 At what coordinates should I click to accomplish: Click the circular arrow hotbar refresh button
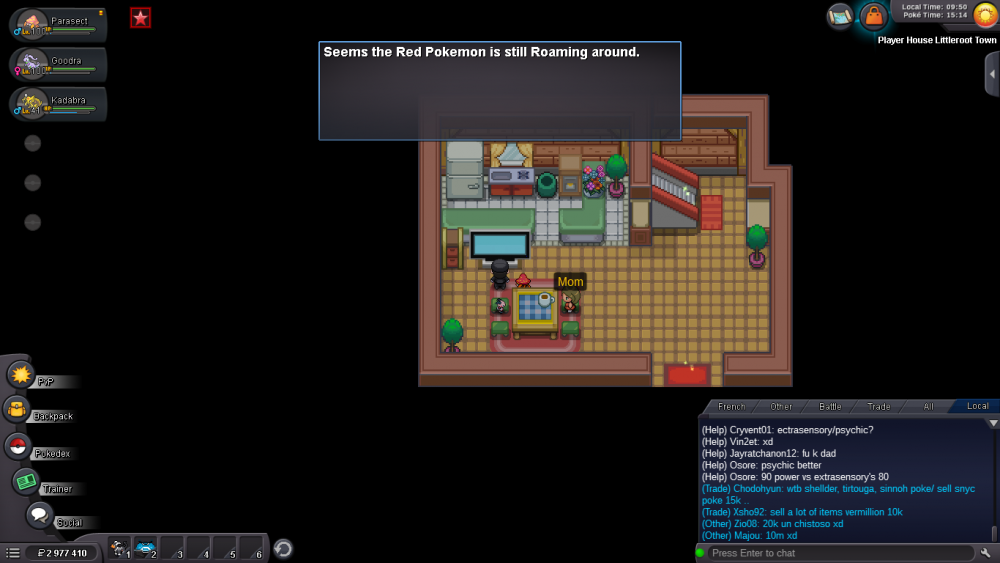[x=283, y=548]
